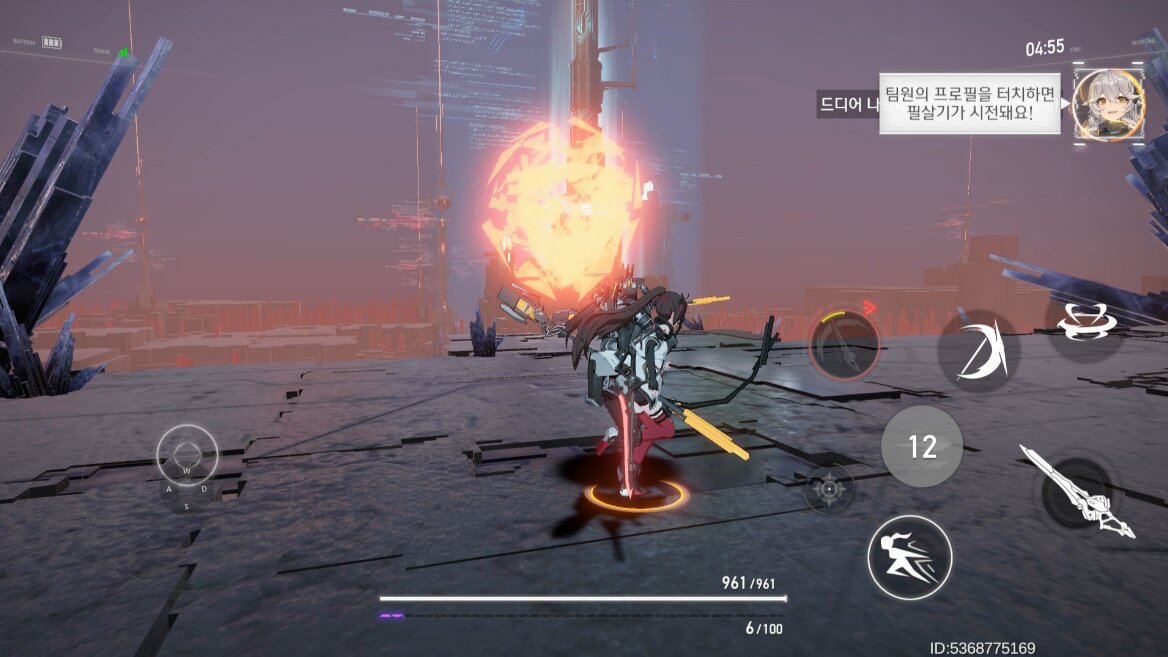This screenshot has height=657, width=1168.
Task: Trigger the crescent slash skill
Action: (978, 351)
